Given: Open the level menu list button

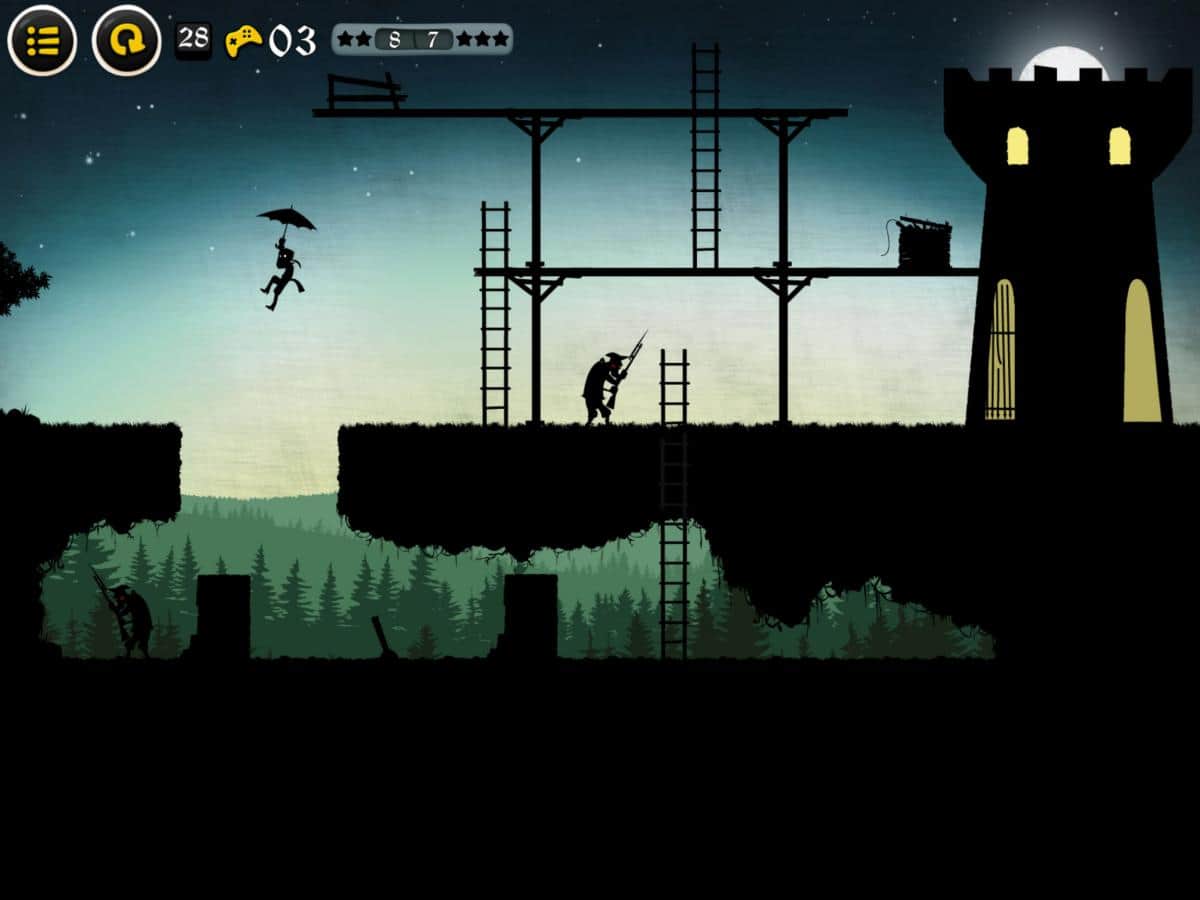Looking at the screenshot, I should coord(42,41).
